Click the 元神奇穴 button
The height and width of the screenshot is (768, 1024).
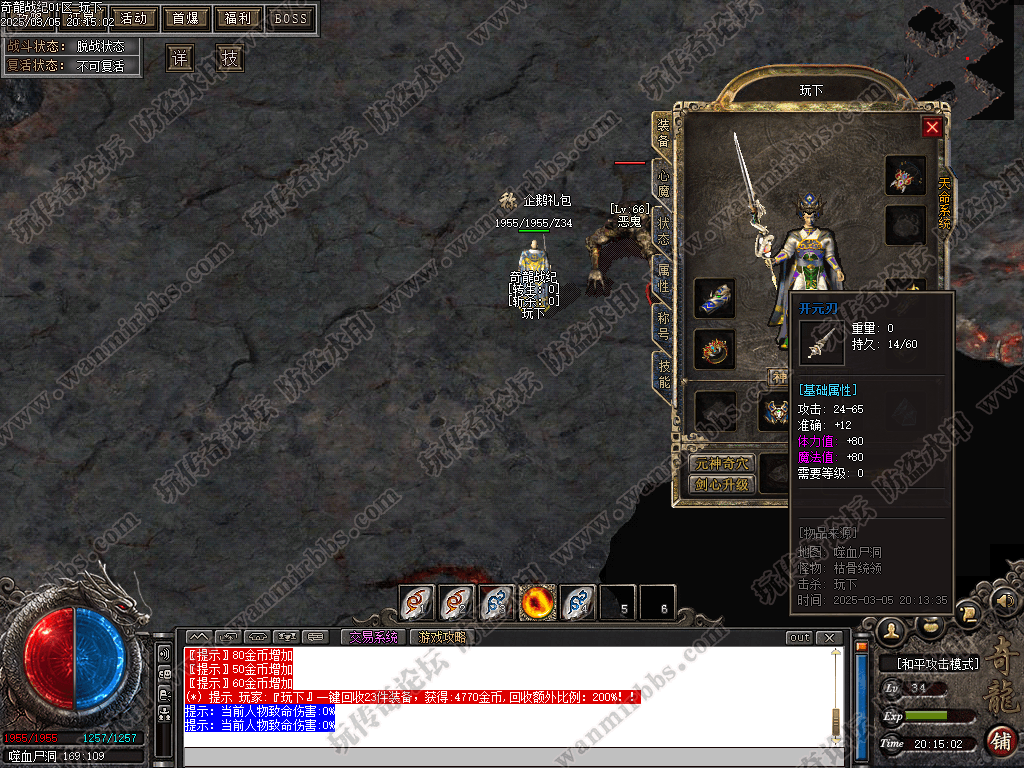(x=721, y=464)
